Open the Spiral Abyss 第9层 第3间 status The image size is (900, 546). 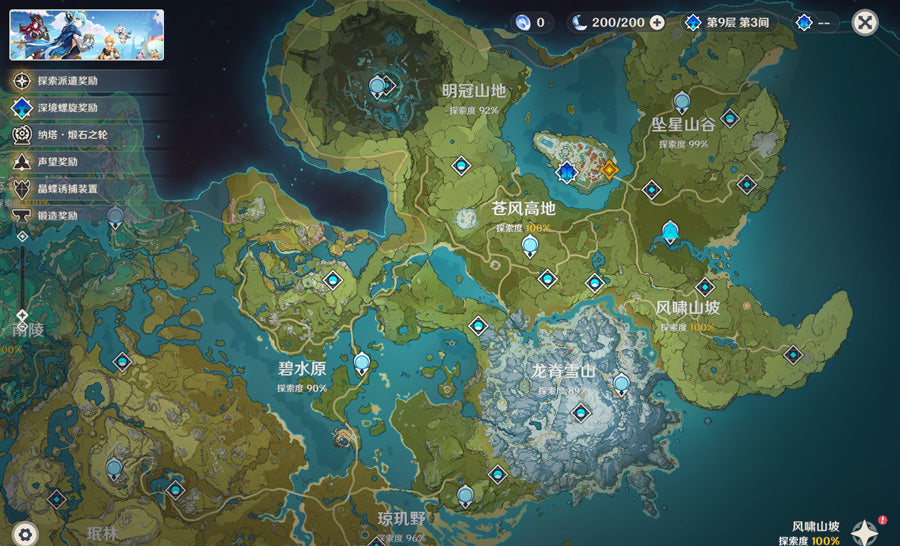click(730, 22)
